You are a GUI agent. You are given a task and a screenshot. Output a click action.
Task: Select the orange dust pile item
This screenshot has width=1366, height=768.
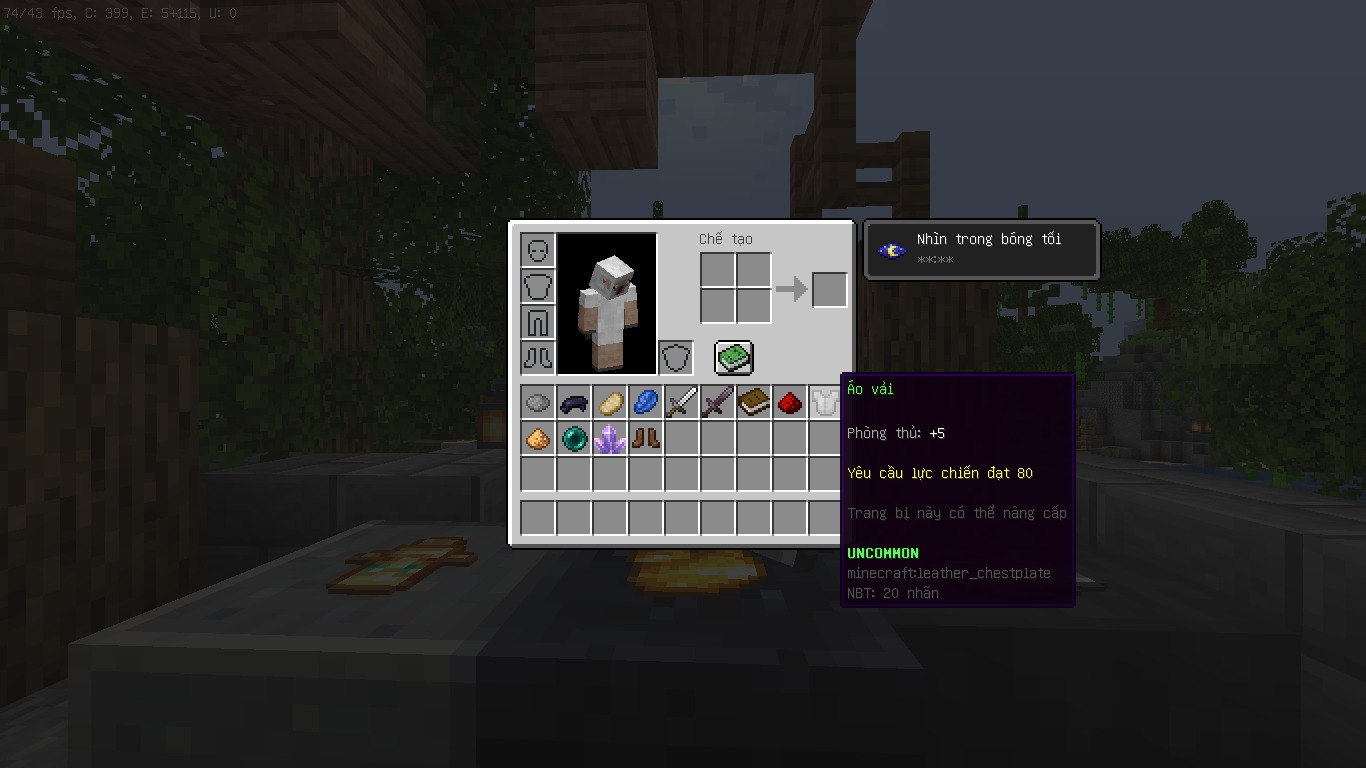537,439
